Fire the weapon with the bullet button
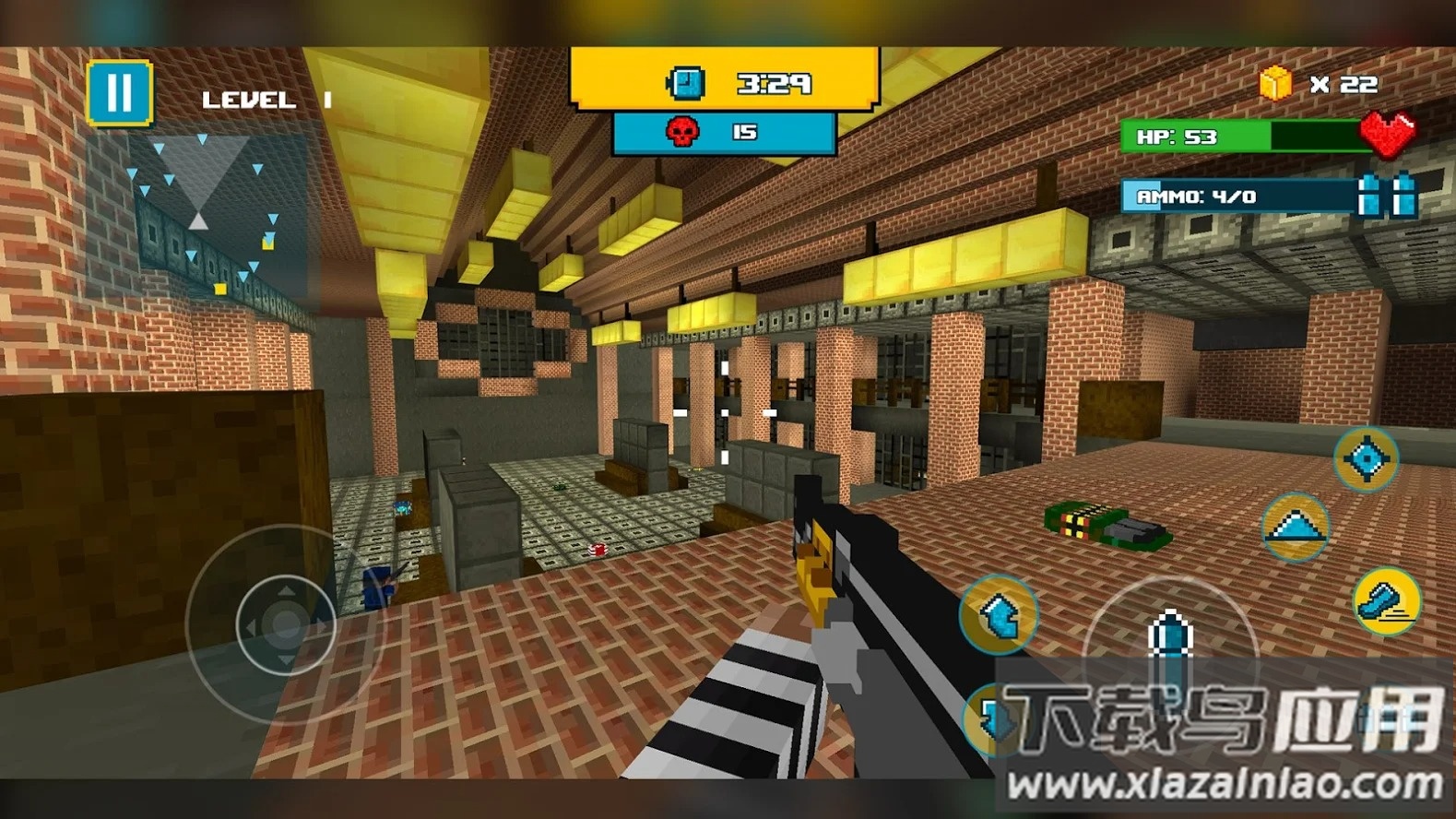Screen dimensions: 1456x819 coord(1169,635)
